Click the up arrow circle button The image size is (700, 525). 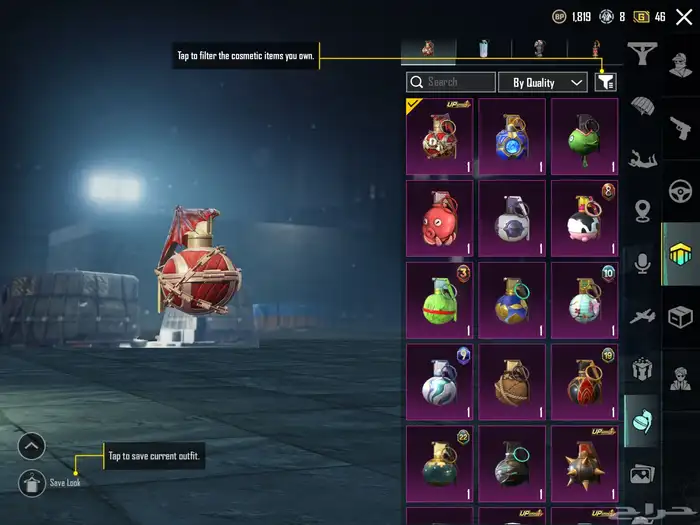click(x=32, y=446)
